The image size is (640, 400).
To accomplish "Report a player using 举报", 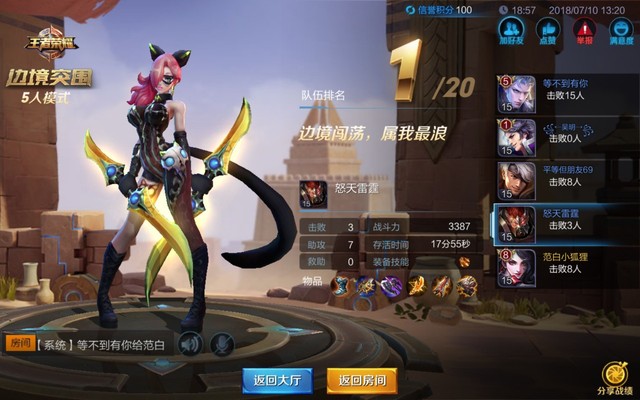I will coord(582,30).
